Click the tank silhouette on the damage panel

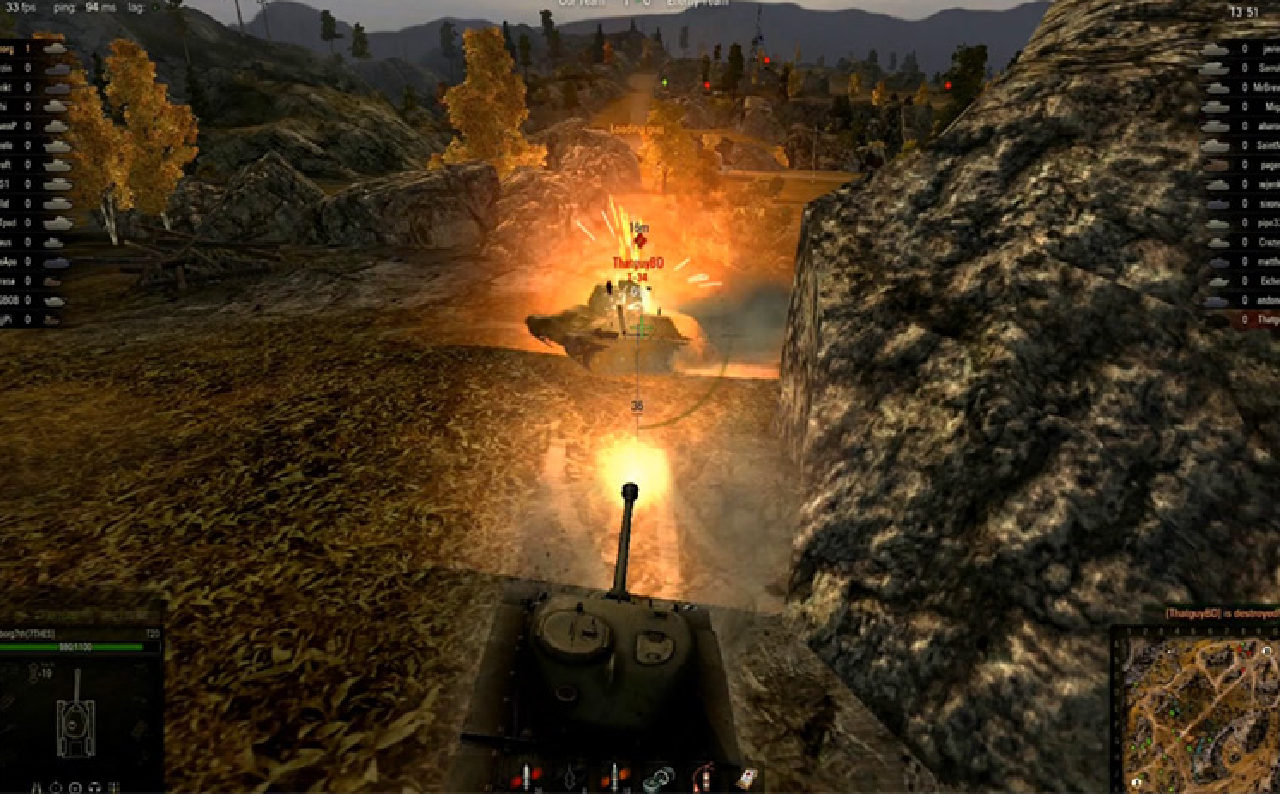click(x=75, y=727)
